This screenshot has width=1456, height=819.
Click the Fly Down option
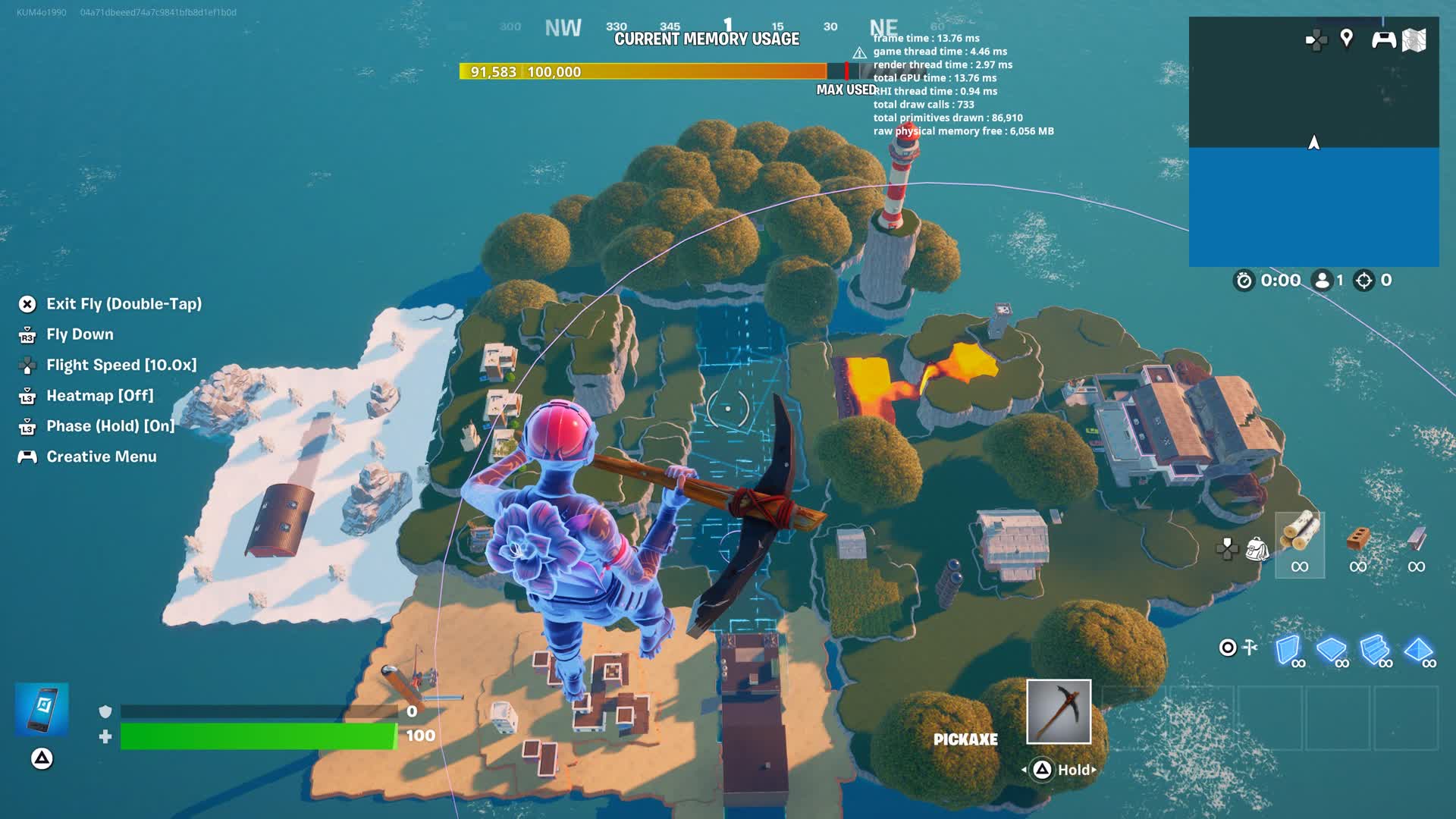[x=80, y=334]
